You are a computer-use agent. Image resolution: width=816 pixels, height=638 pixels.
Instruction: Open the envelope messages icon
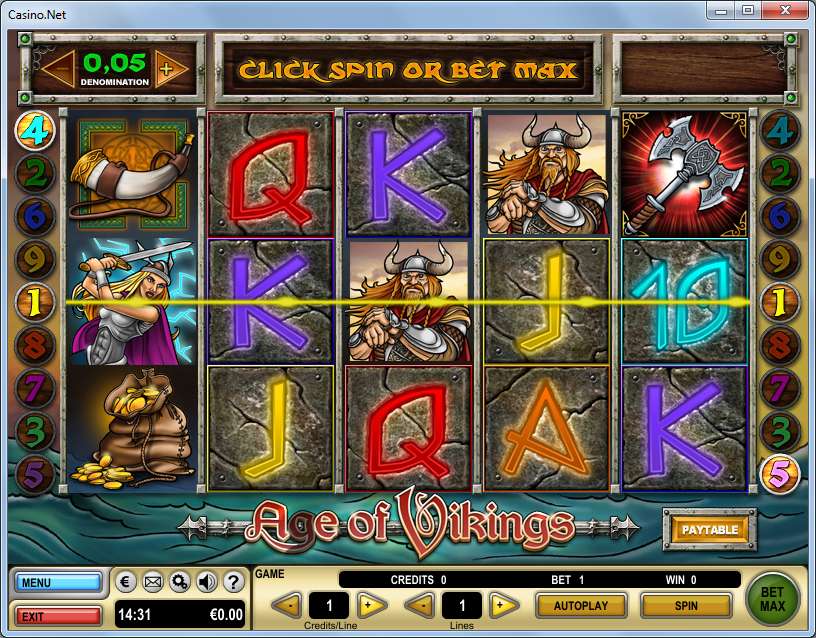(154, 582)
